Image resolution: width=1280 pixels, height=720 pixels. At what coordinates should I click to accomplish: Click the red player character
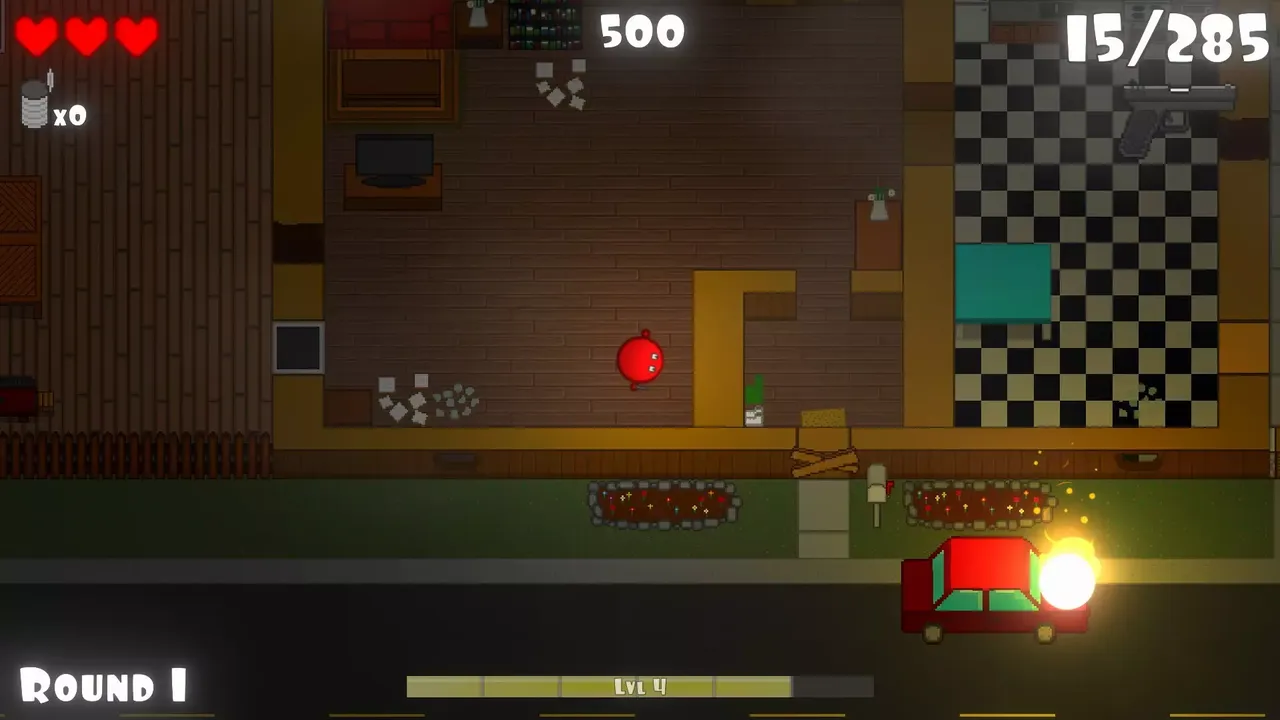tap(641, 360)
